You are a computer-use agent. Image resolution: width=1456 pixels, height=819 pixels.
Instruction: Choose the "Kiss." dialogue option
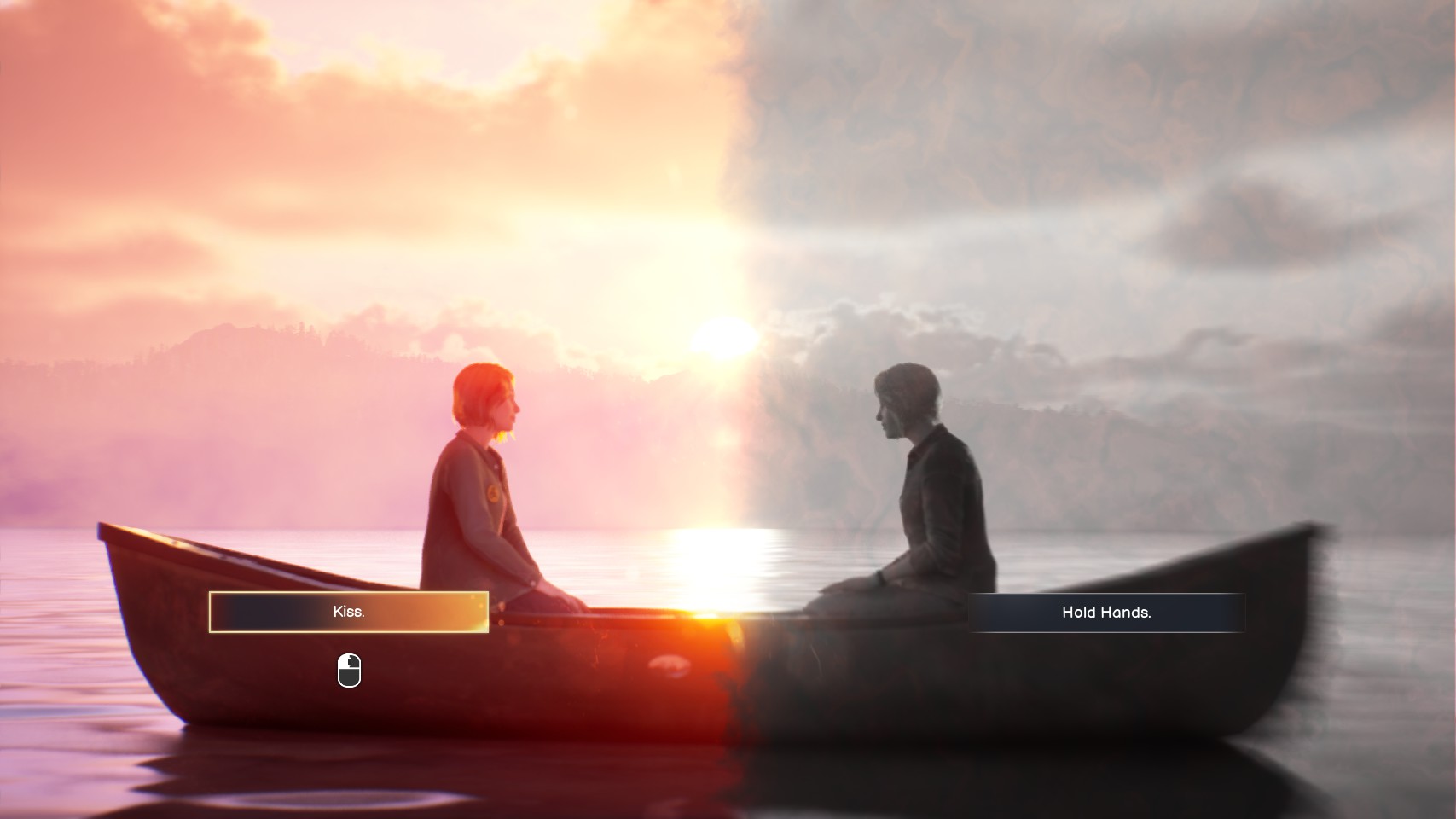(349, 612)
